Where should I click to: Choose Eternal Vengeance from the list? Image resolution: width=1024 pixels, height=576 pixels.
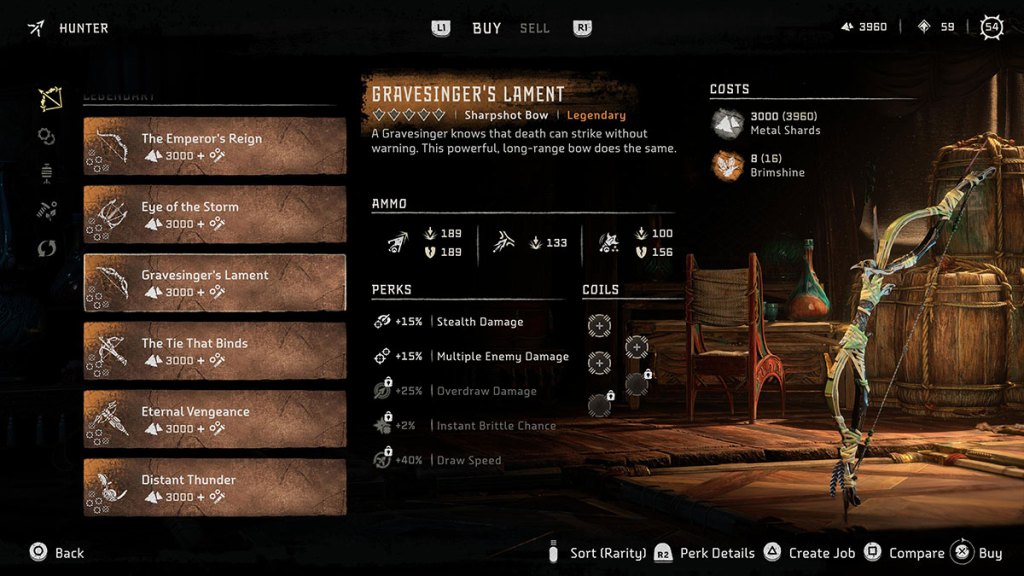[214, 419]
